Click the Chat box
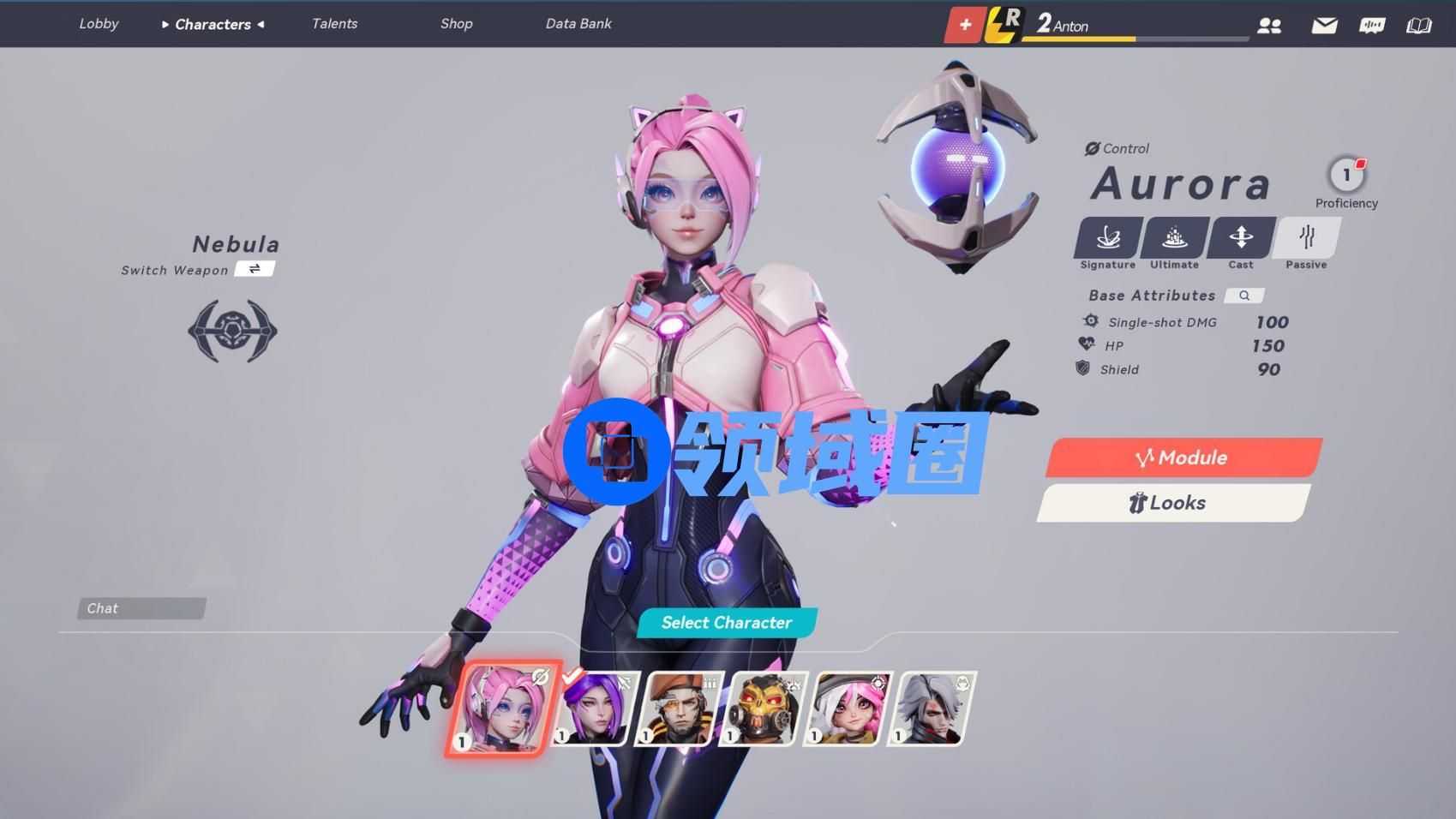The width and height of the screenshot is (1456, 819). click(141, 608)
